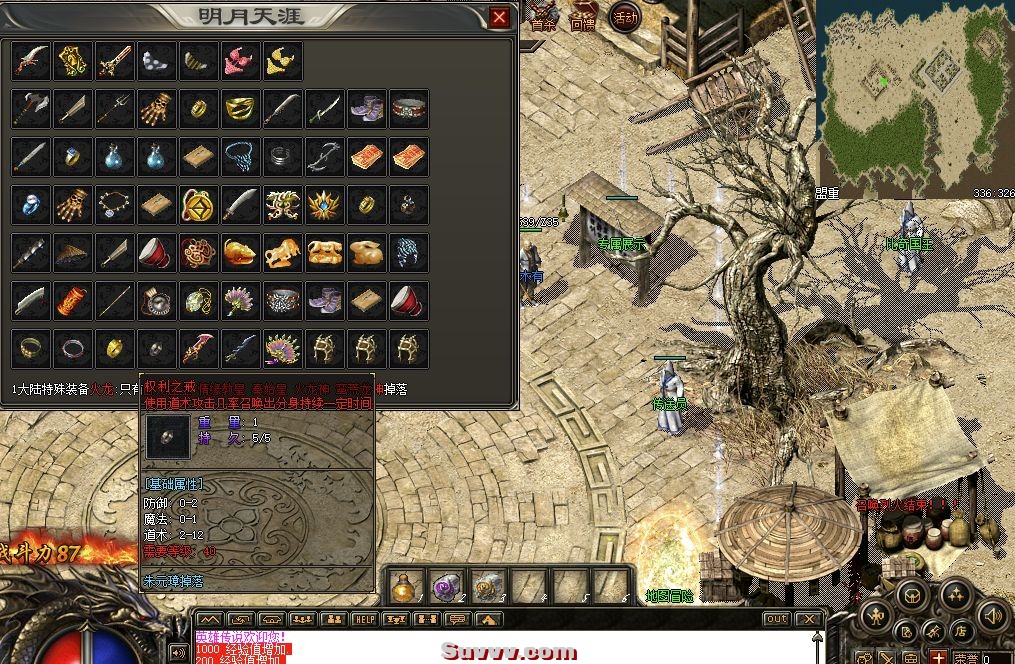This screenshot has height=664, width=1015.
Task: Use the purple scroll in hotbar slot 2
Action: 446,585
